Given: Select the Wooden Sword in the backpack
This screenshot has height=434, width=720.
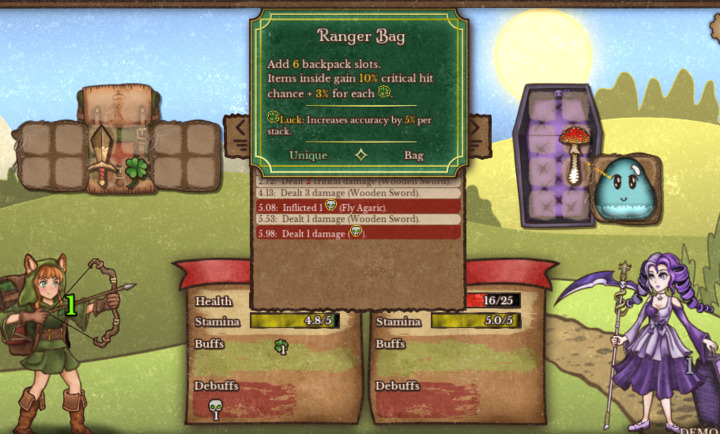Looking at the screenshot, I should point(102,153).
